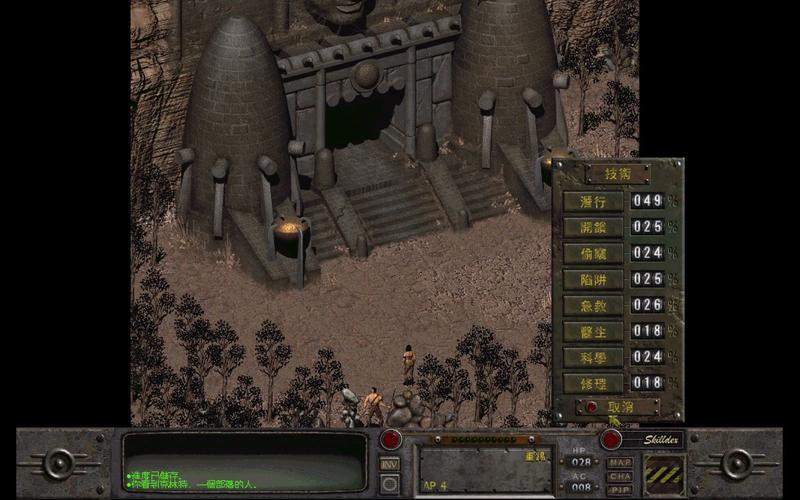Click the red Skilldex button
The width and height of the screenshot is (800, 500).
pos(611,439)
